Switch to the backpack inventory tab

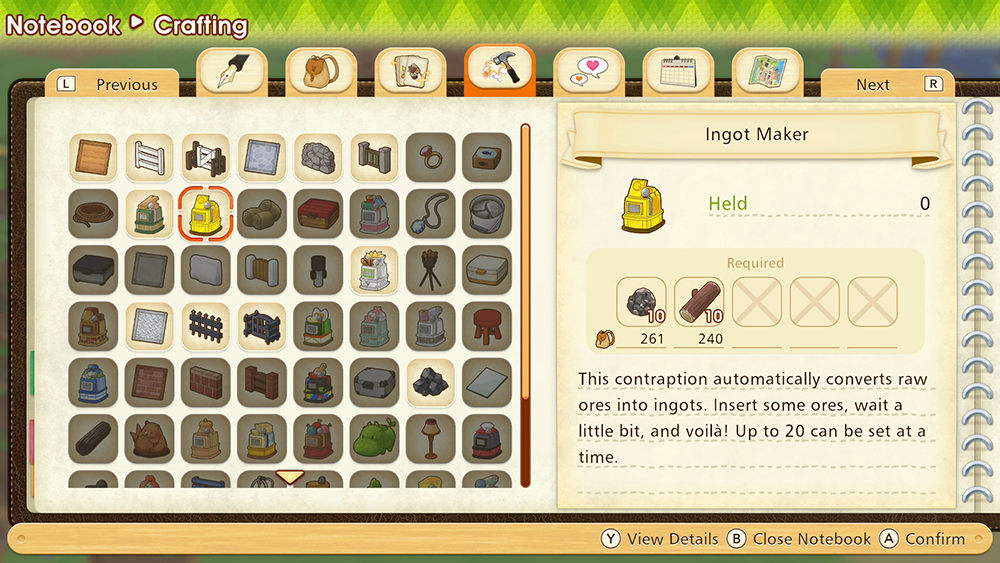(322, 72)
